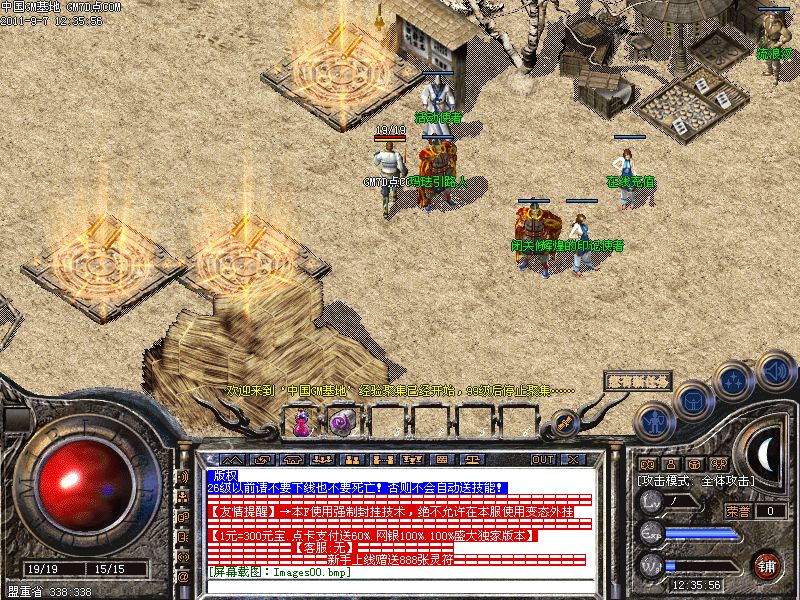Use the purple scroll belt item
Image resolution: width=800 pixels, height=600 pixels.
pyautogui.click(x=342, y=423)
